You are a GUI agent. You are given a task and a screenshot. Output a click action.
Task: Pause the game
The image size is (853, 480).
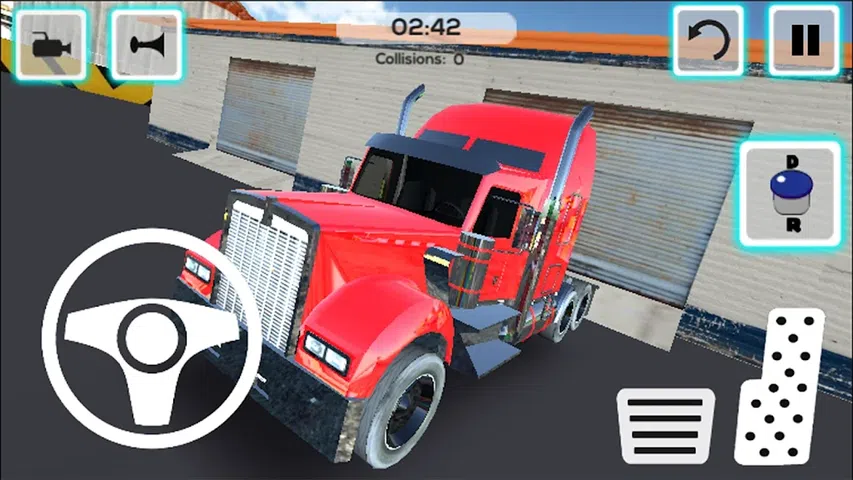pyautogui.click(x=803, y=41)
